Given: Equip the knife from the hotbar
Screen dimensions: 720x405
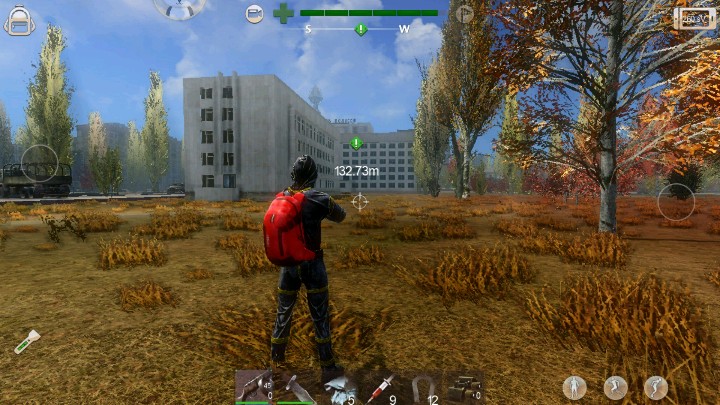Looking at the screenshot, I should pos(295,387).
